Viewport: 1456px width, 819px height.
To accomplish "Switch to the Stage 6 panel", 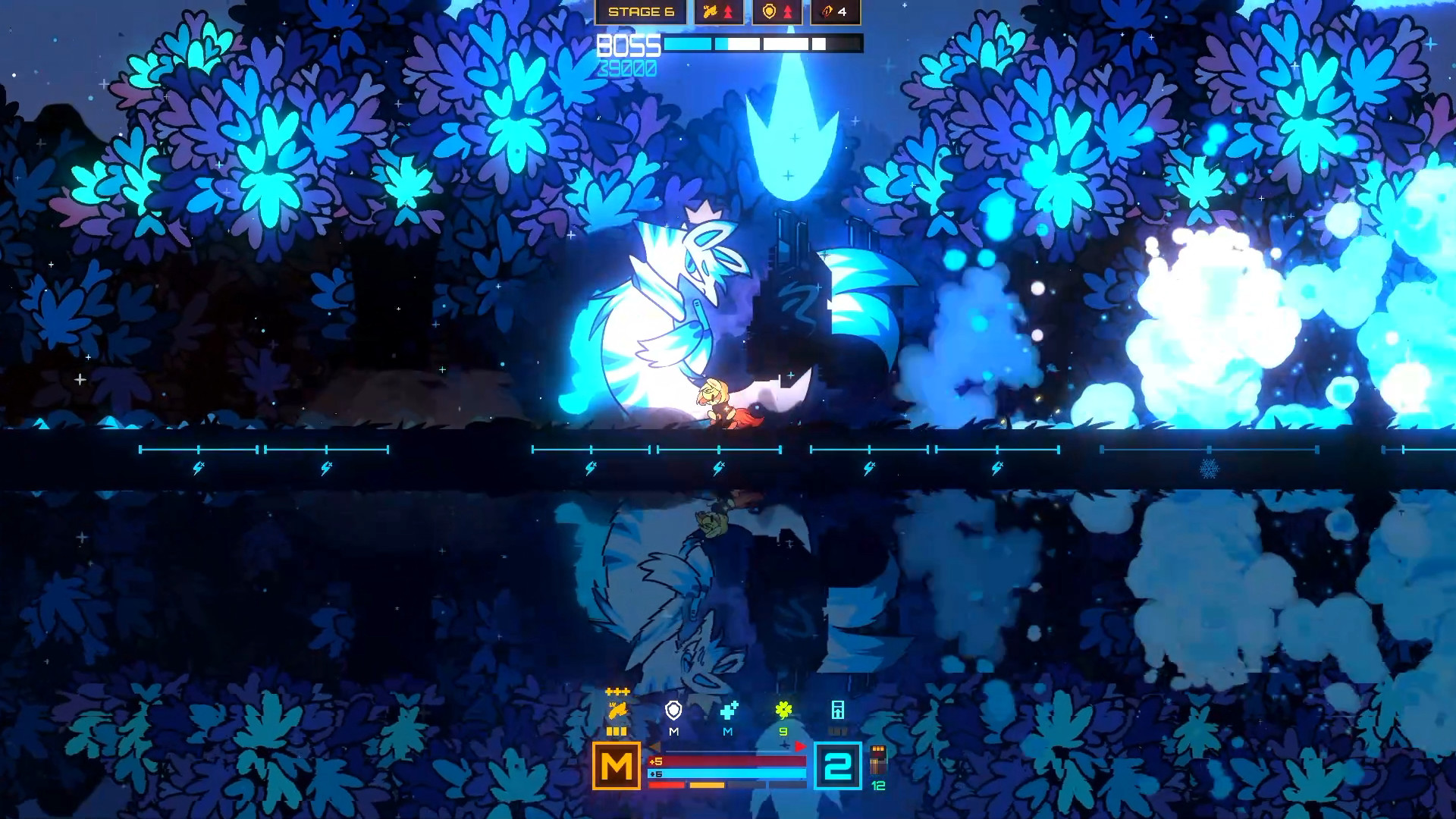I will pyautogui.click(x=641, y=11).
